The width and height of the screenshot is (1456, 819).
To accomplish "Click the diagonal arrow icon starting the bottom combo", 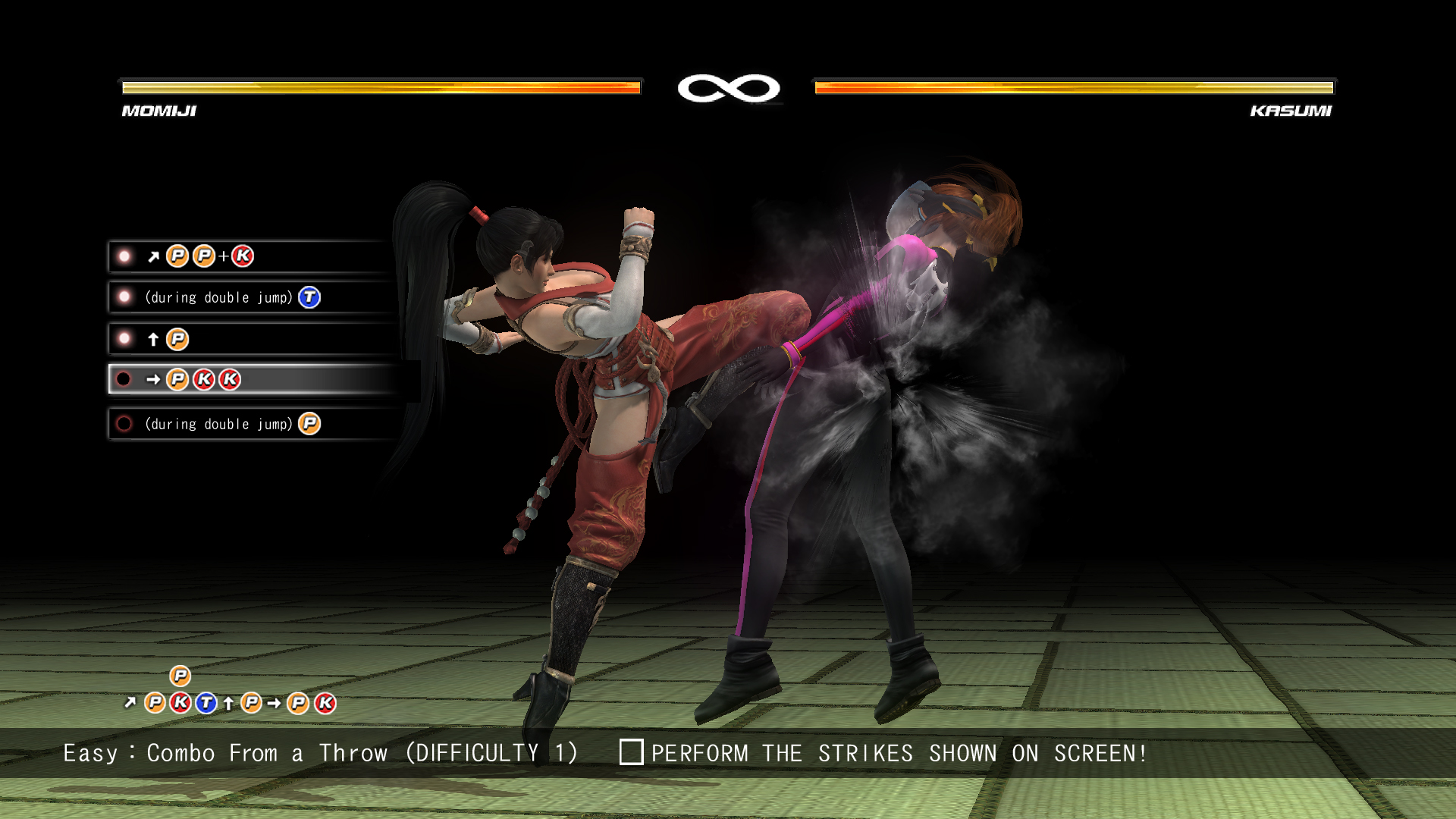I will pyautogui.click(x=130, y=704).
